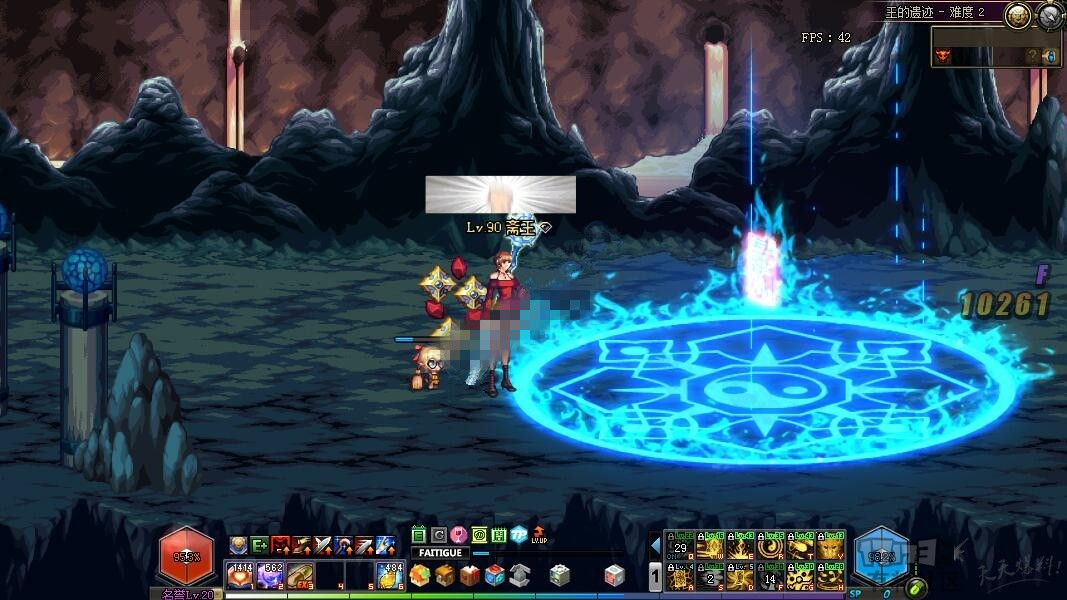Activate the skill on the H key slot
This screenshot has height=600, width=1067.
(831, 576)
